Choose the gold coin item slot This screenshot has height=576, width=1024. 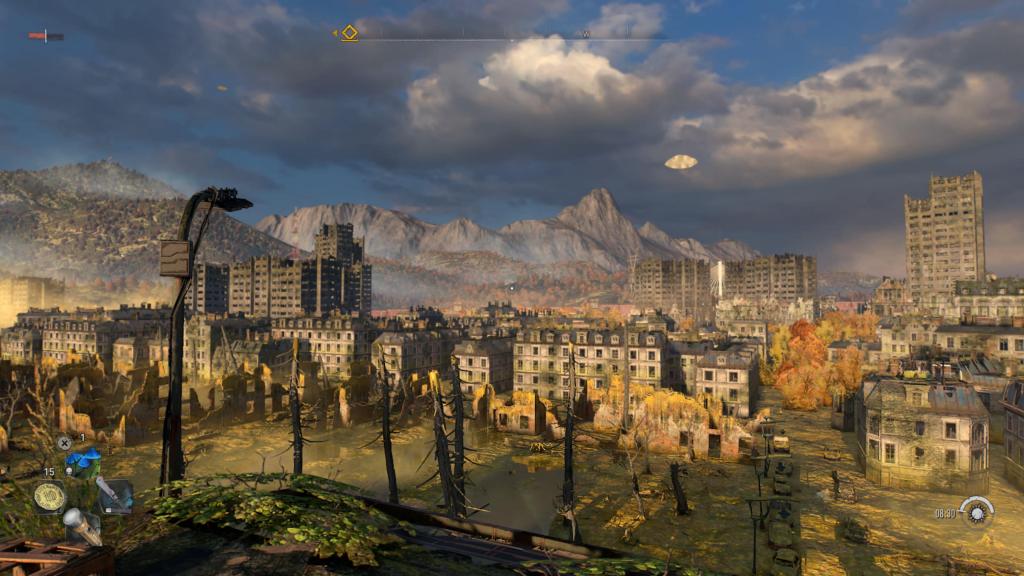pyautogui.click(x=48, y=496)
